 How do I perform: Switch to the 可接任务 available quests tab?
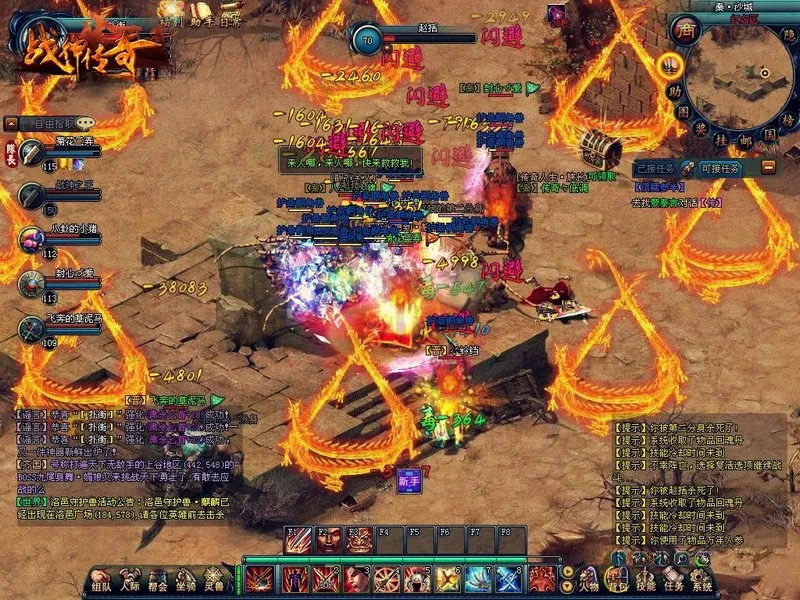(x=721, y=168)
